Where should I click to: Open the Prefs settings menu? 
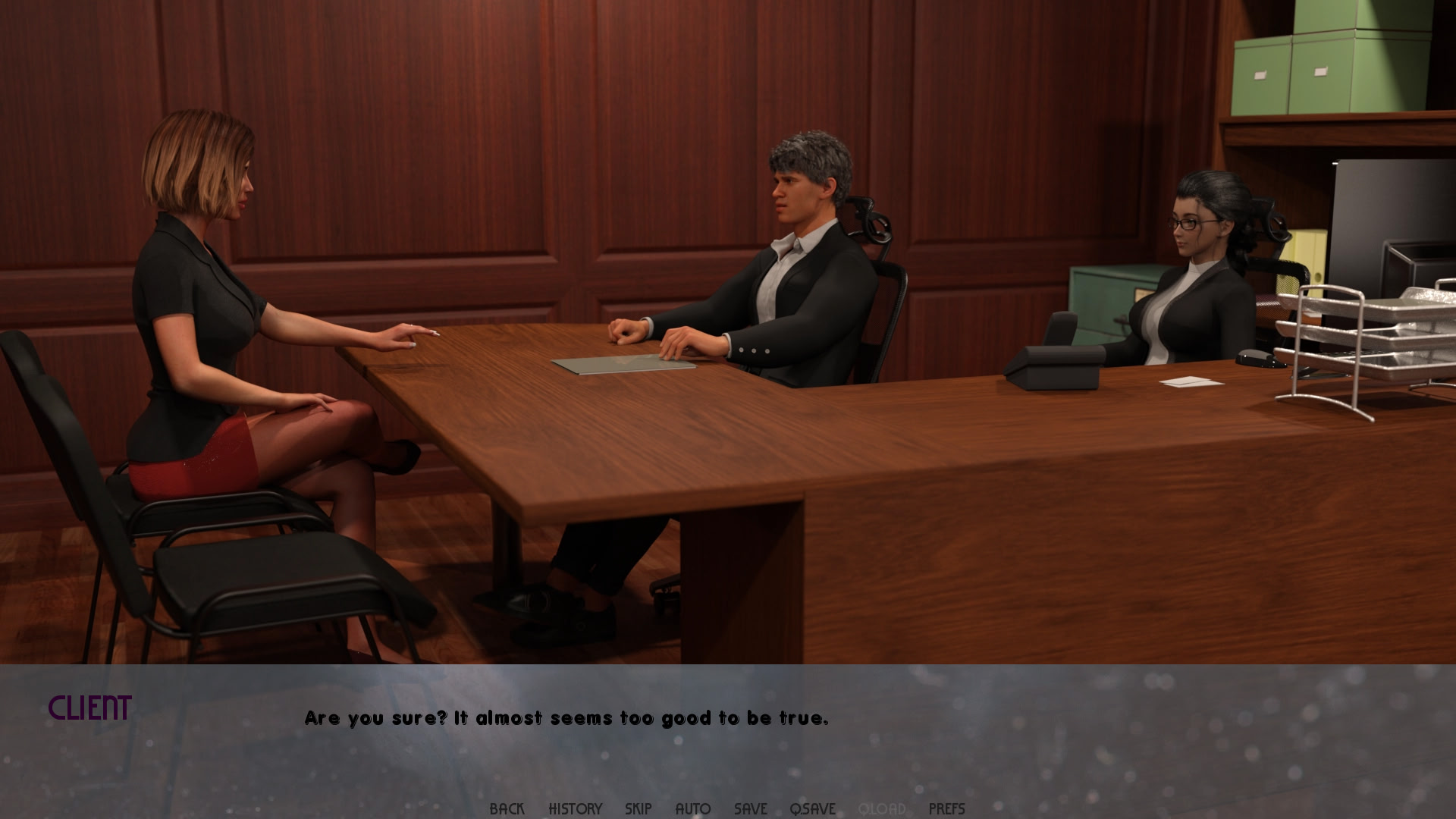click(946, 808)
